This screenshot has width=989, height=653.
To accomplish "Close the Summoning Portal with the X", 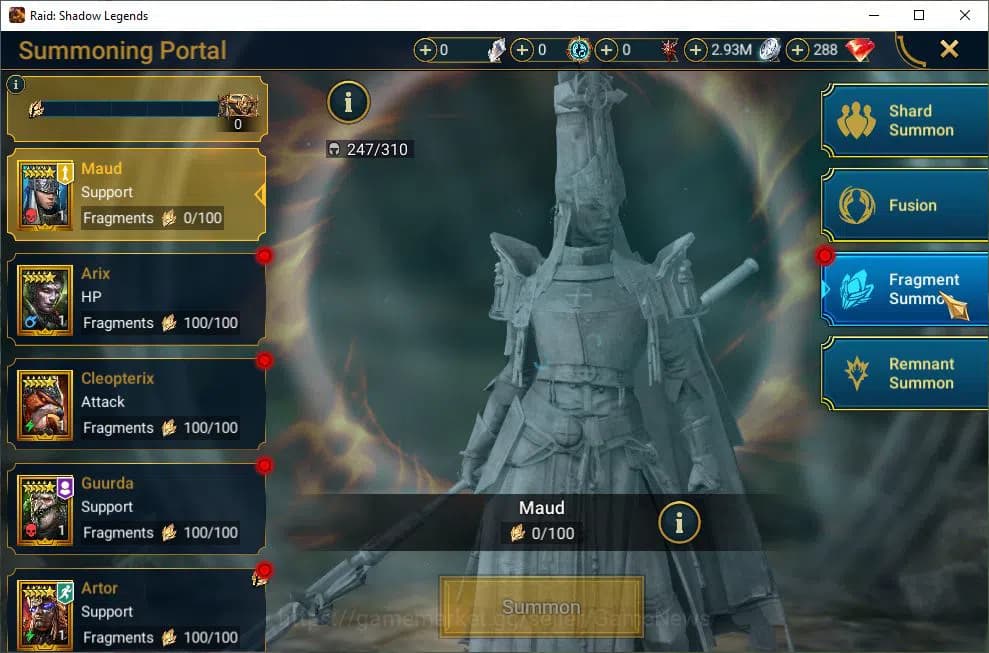I will click(x=949, y=49).
